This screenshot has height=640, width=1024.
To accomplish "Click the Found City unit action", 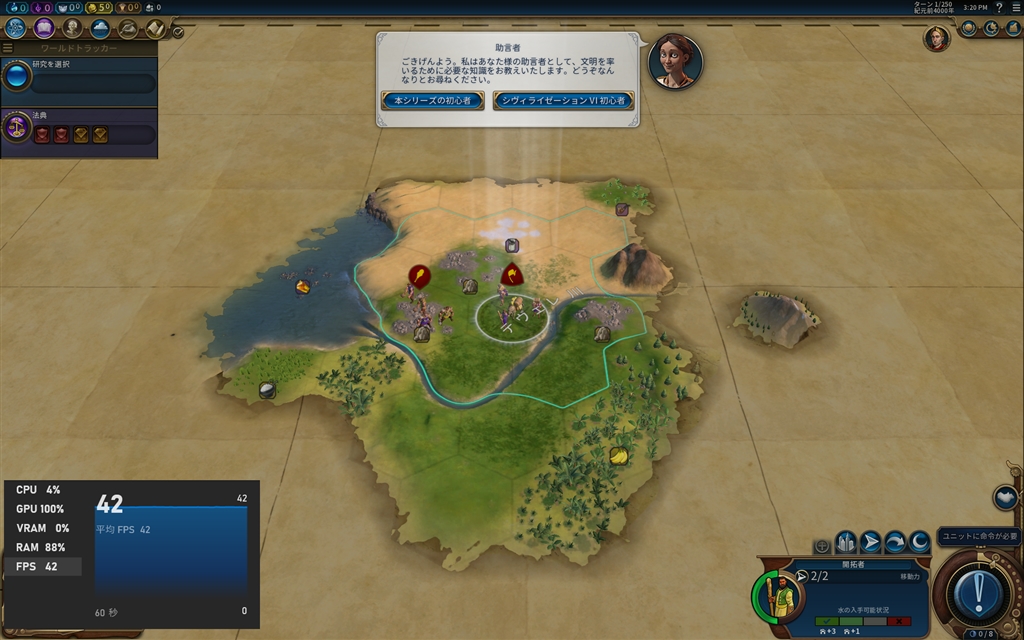I will tap(846, 542).
